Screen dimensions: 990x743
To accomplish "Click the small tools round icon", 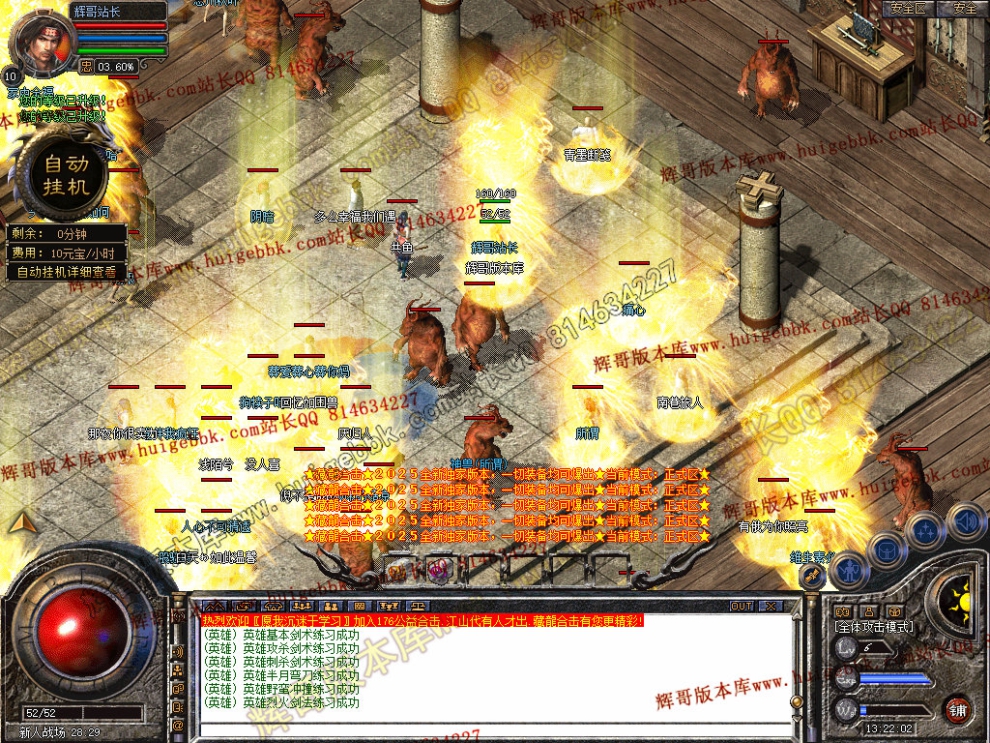I will point(814,577).
